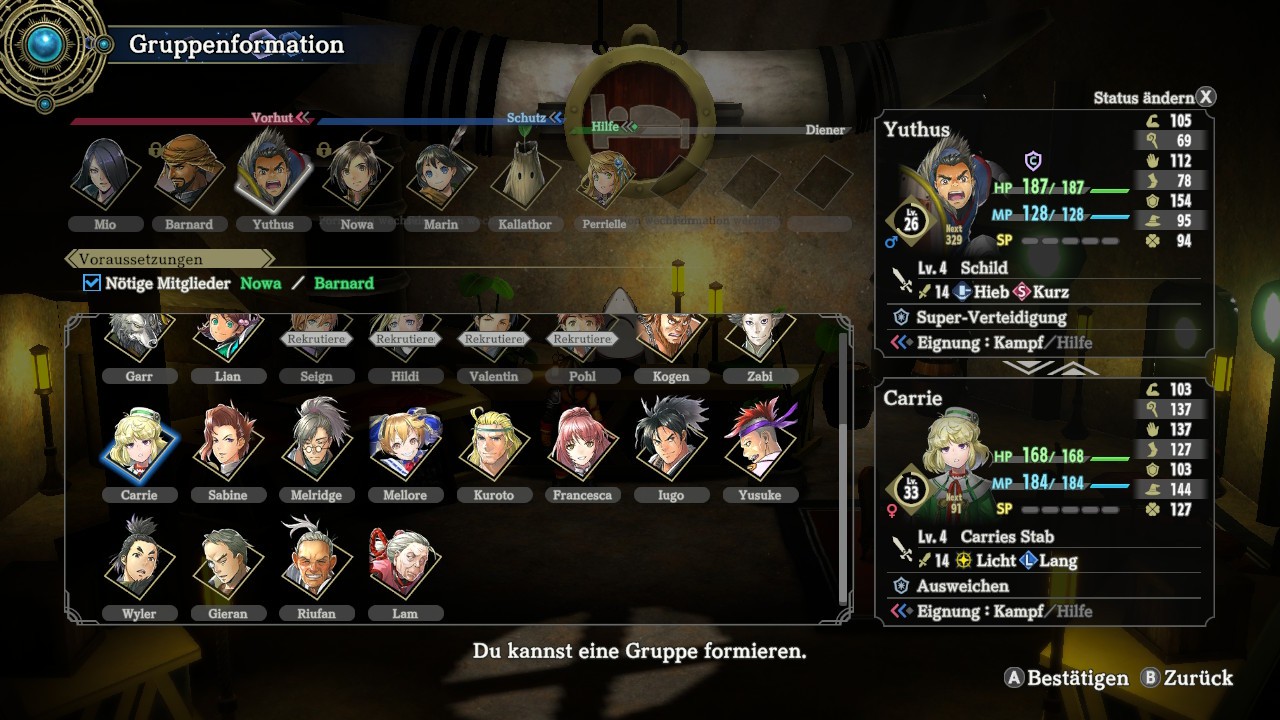Toggle the Nötige Mitglieder checkbox
This screenshot has width=1280, height=720.
92,283
